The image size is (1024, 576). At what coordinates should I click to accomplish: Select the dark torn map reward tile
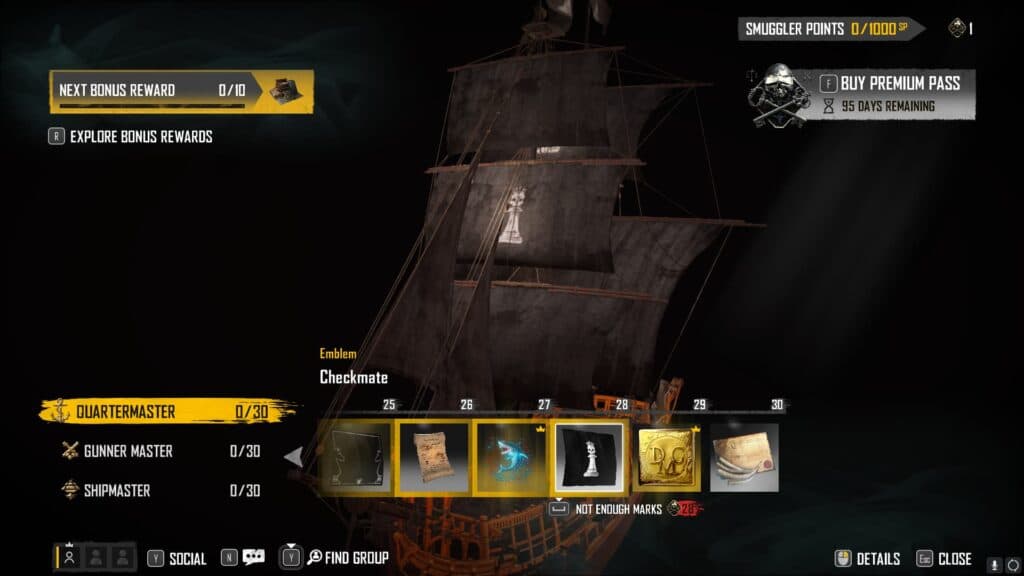355,457
